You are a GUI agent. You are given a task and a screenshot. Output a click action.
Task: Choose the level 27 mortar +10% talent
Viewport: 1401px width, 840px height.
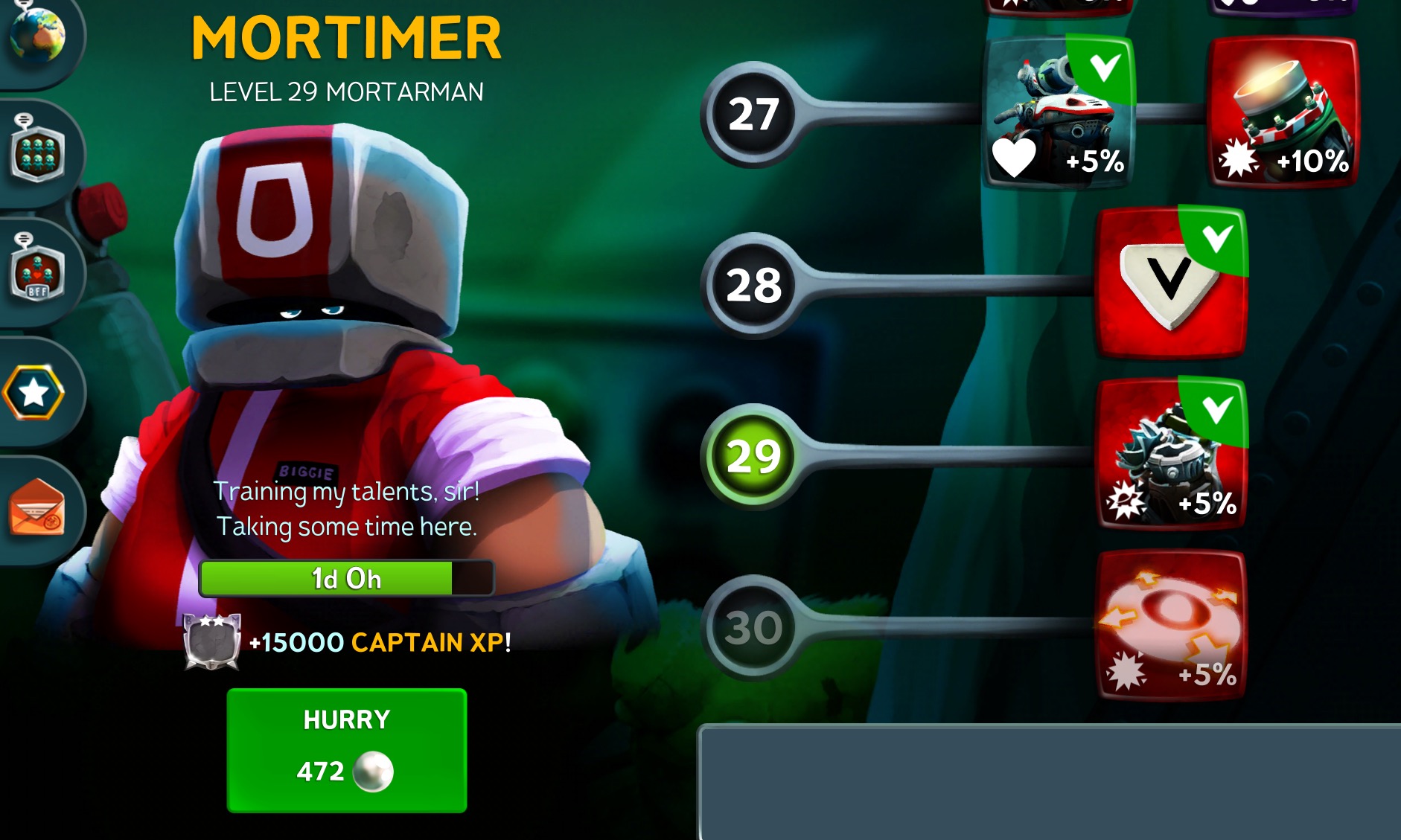[x=1283, y=113]
